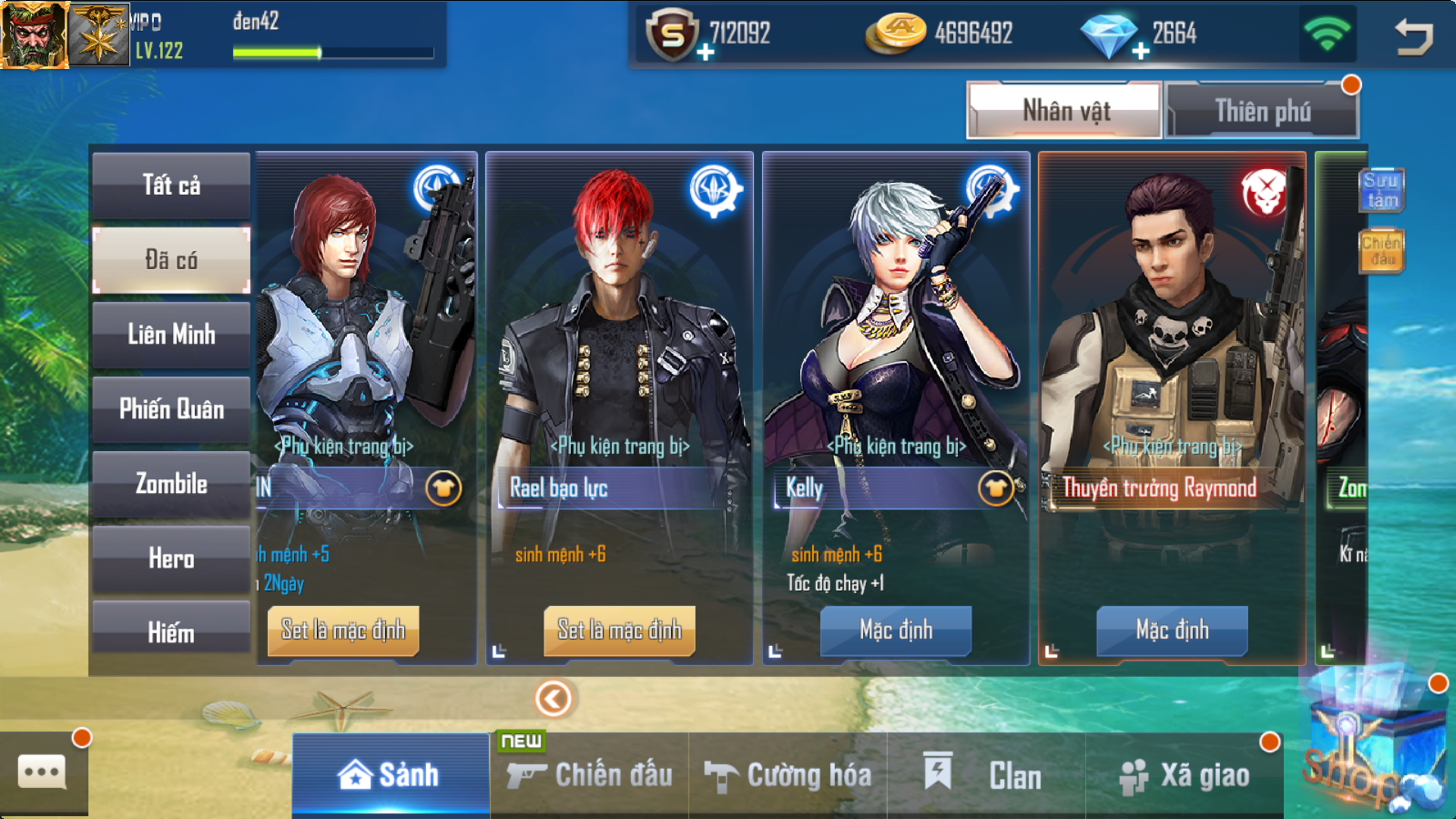Open the Clan menu
This screenshot has width=1456, height=819.
(986, 775)
